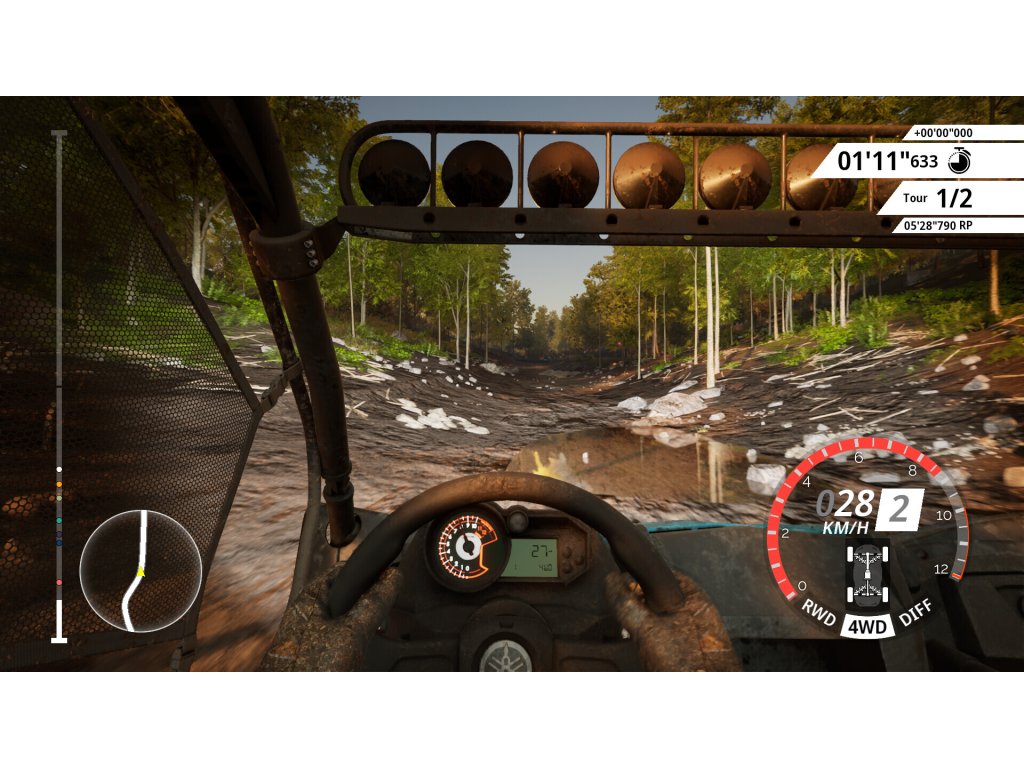Viewport: 1024px width, 768px height.
Task: Click the vertical track progress bar
Action: [59, 385]
